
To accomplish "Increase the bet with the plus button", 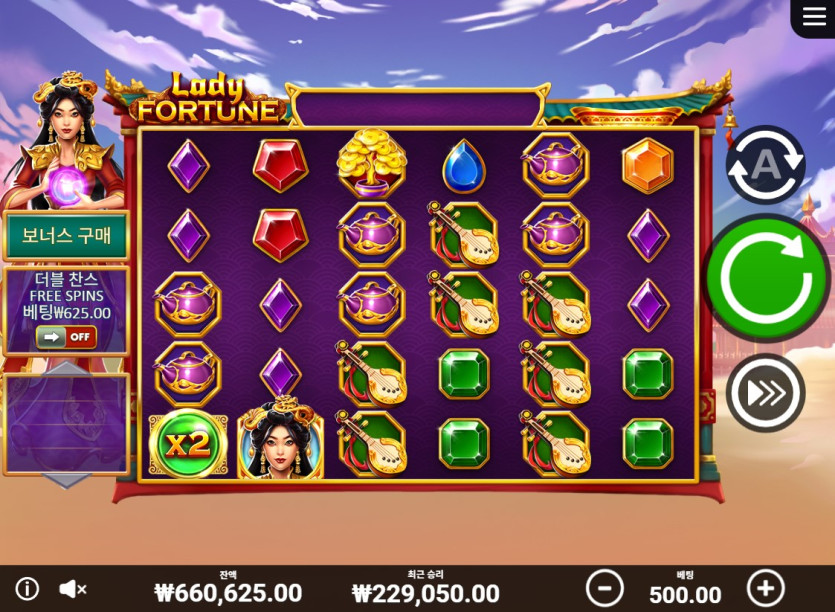I will pos(766,588).
